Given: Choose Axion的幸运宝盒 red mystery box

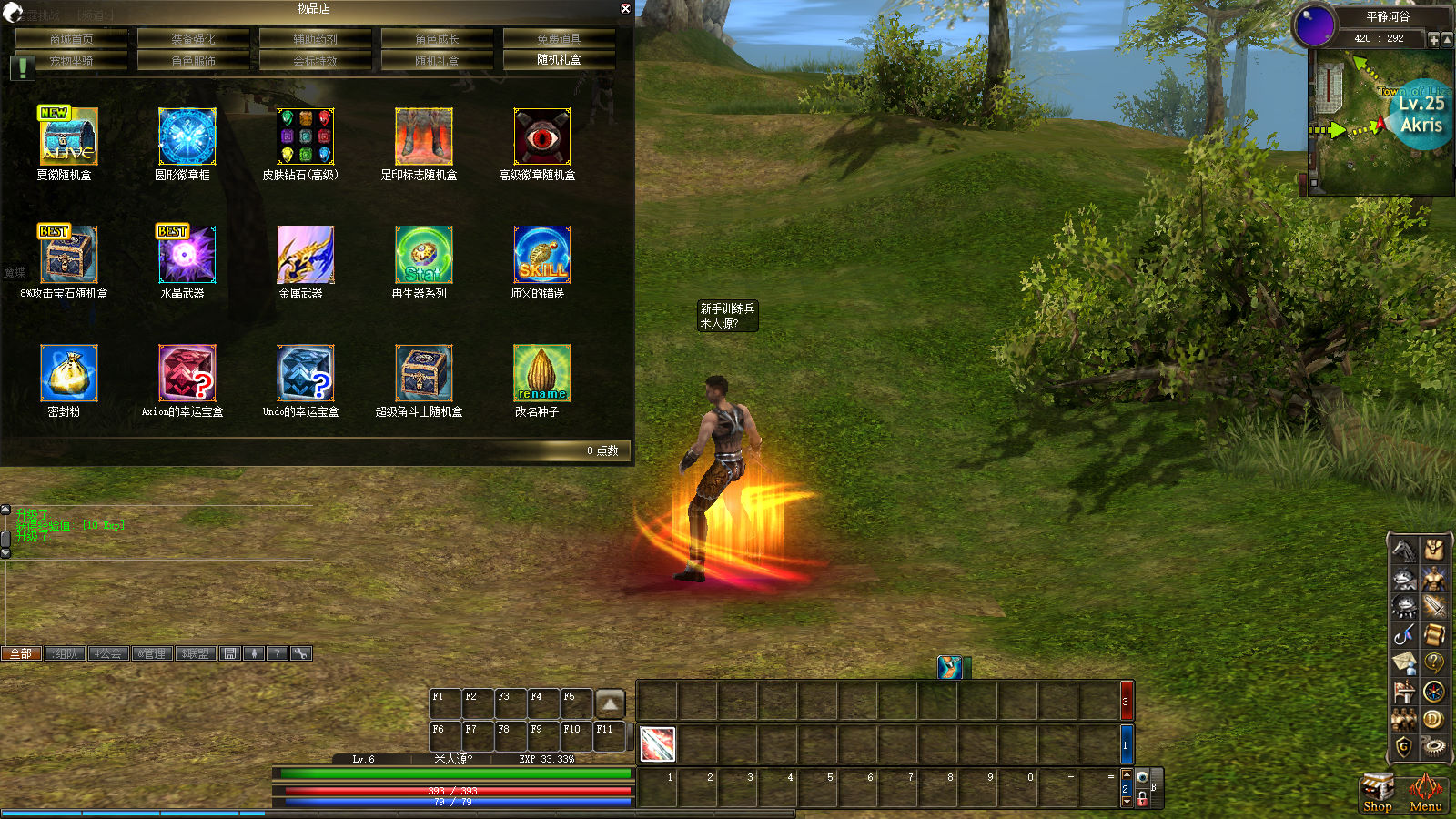Looking at the screenshot, I should (x=187, y=373).
